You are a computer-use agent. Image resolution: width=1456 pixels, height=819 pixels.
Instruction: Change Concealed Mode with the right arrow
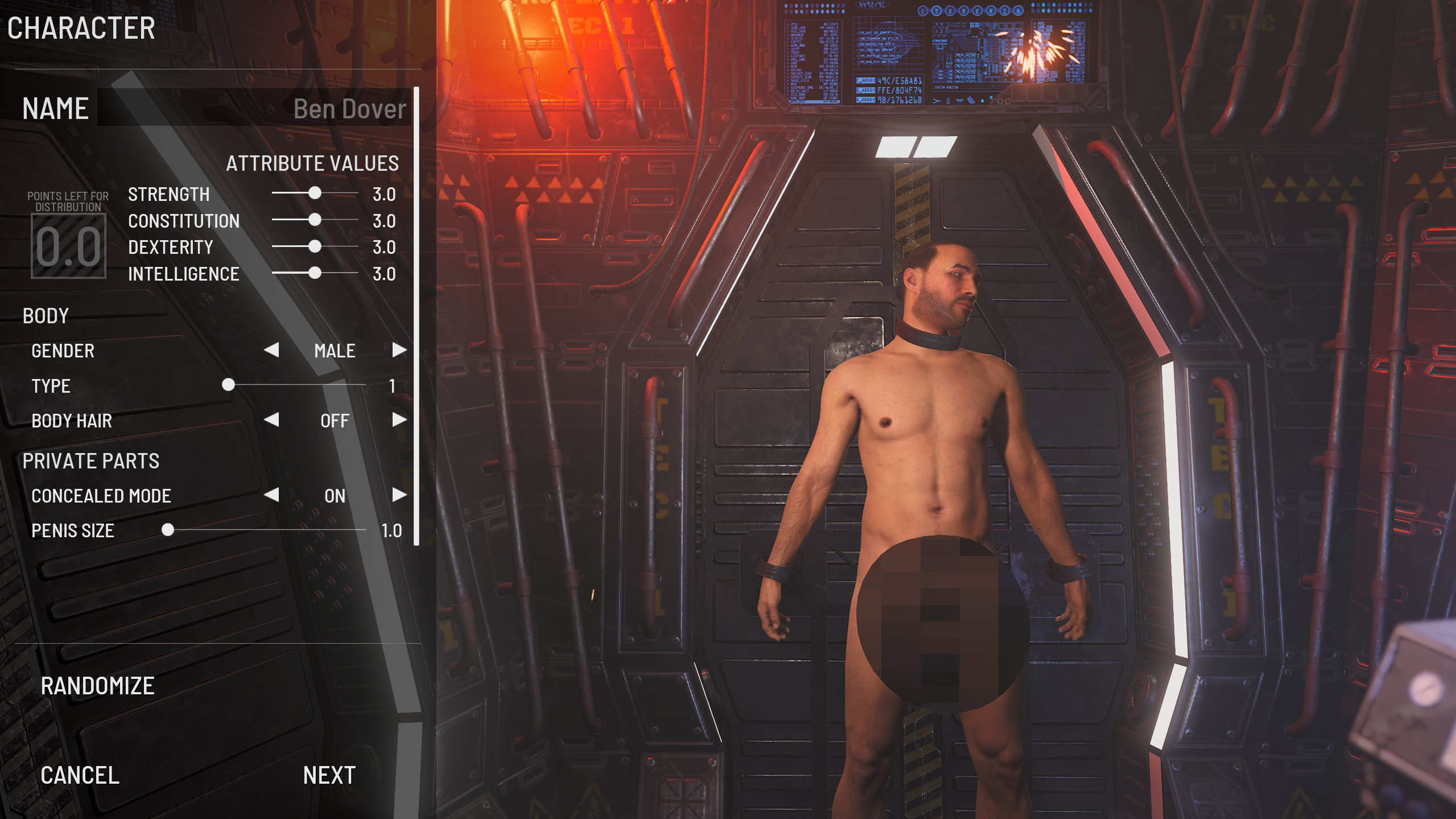click(399, 495)
